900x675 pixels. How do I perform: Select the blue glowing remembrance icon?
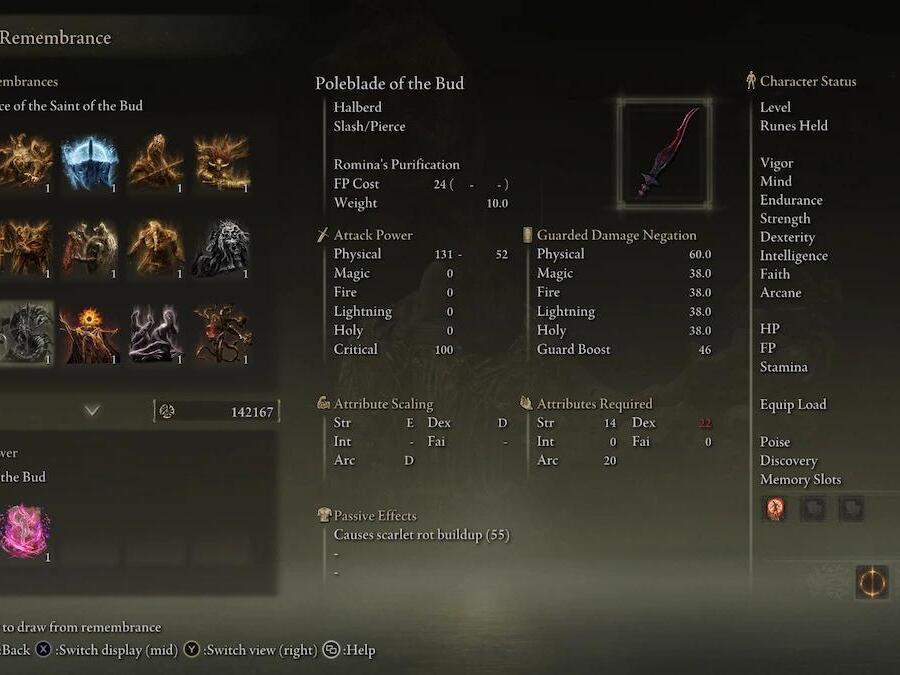point(89,162)
